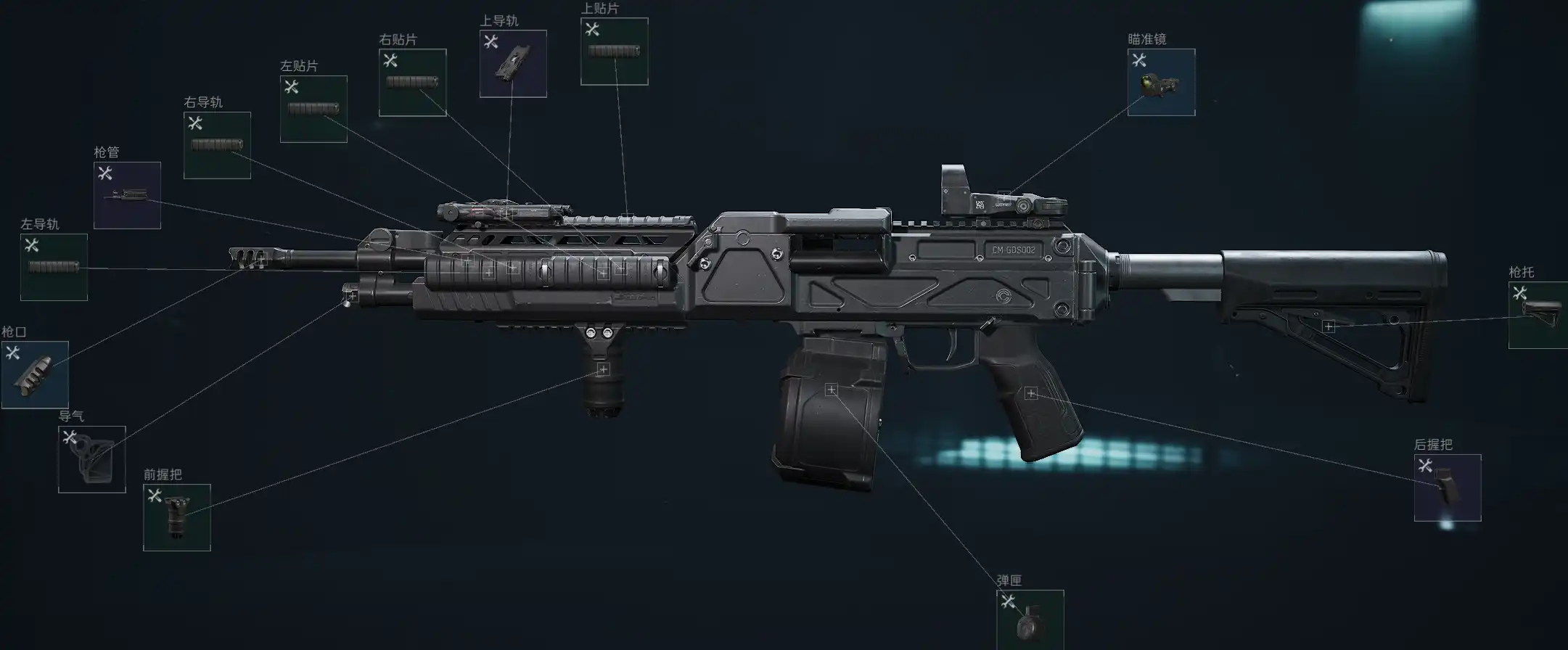Open the 左贴片 left panel slot
Screen dimensions: 1568x650
(x=313, y=109)
